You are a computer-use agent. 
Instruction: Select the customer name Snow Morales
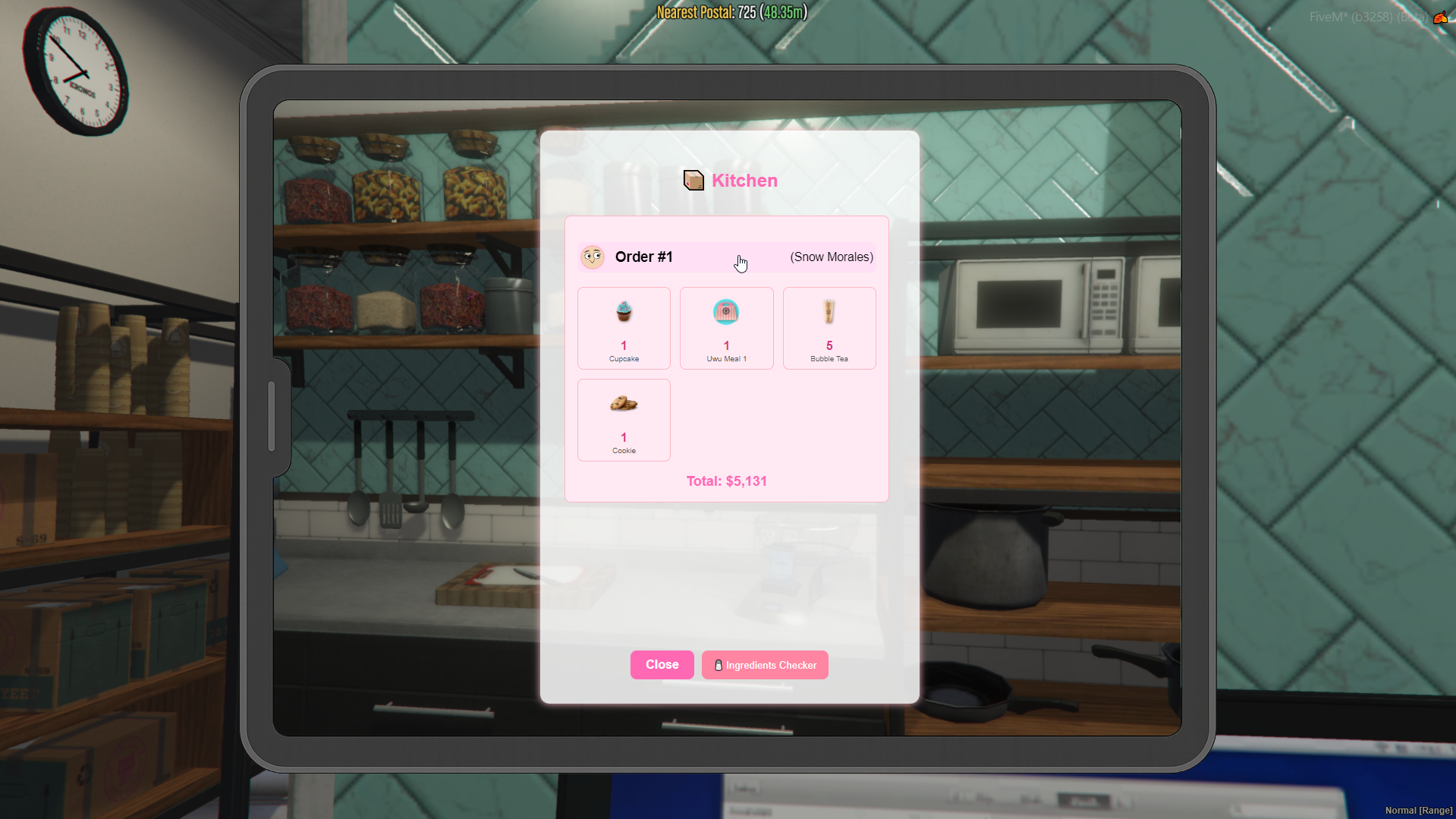[831, 257]
